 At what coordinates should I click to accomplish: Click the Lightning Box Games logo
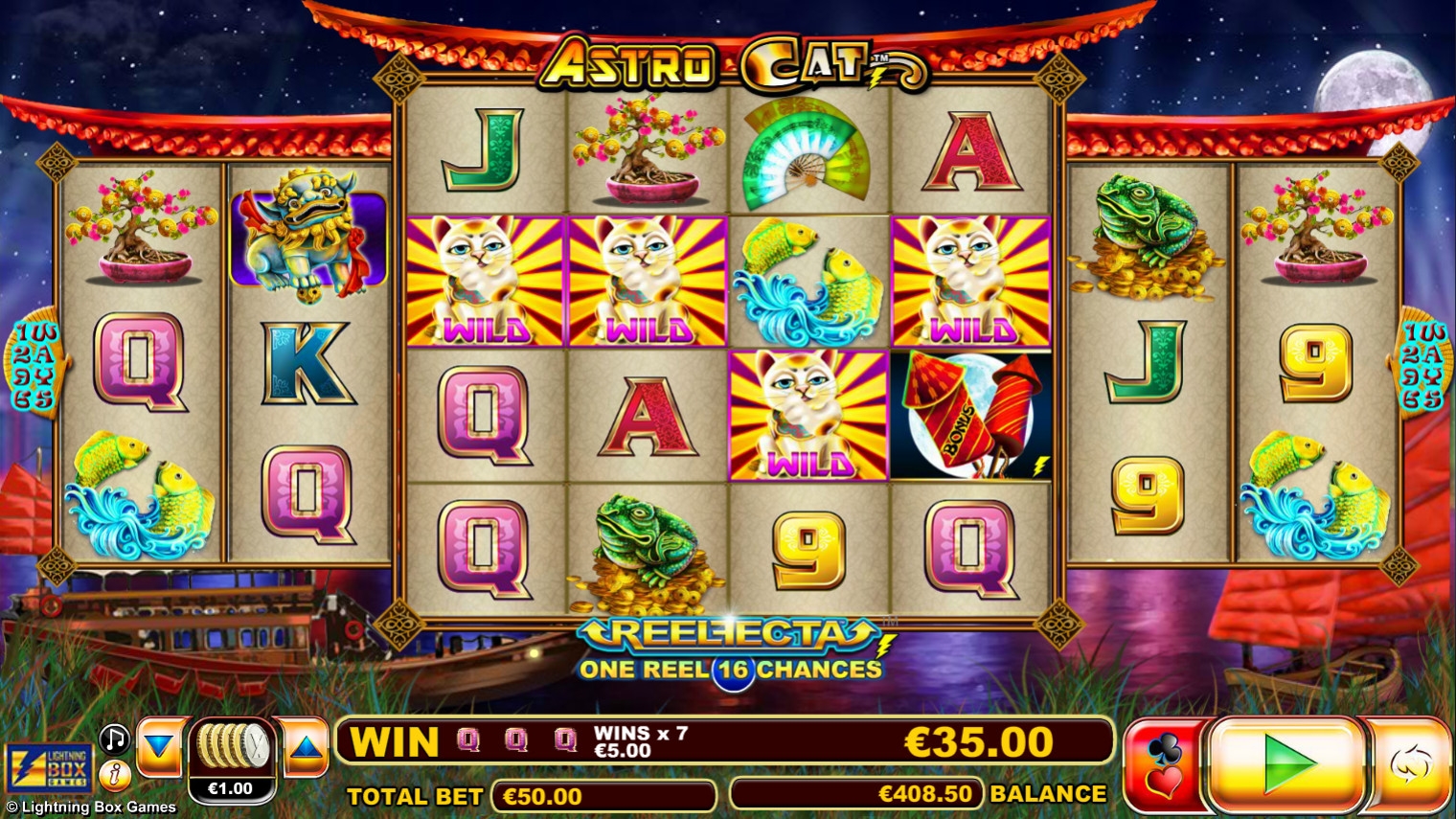coord(50,767)
